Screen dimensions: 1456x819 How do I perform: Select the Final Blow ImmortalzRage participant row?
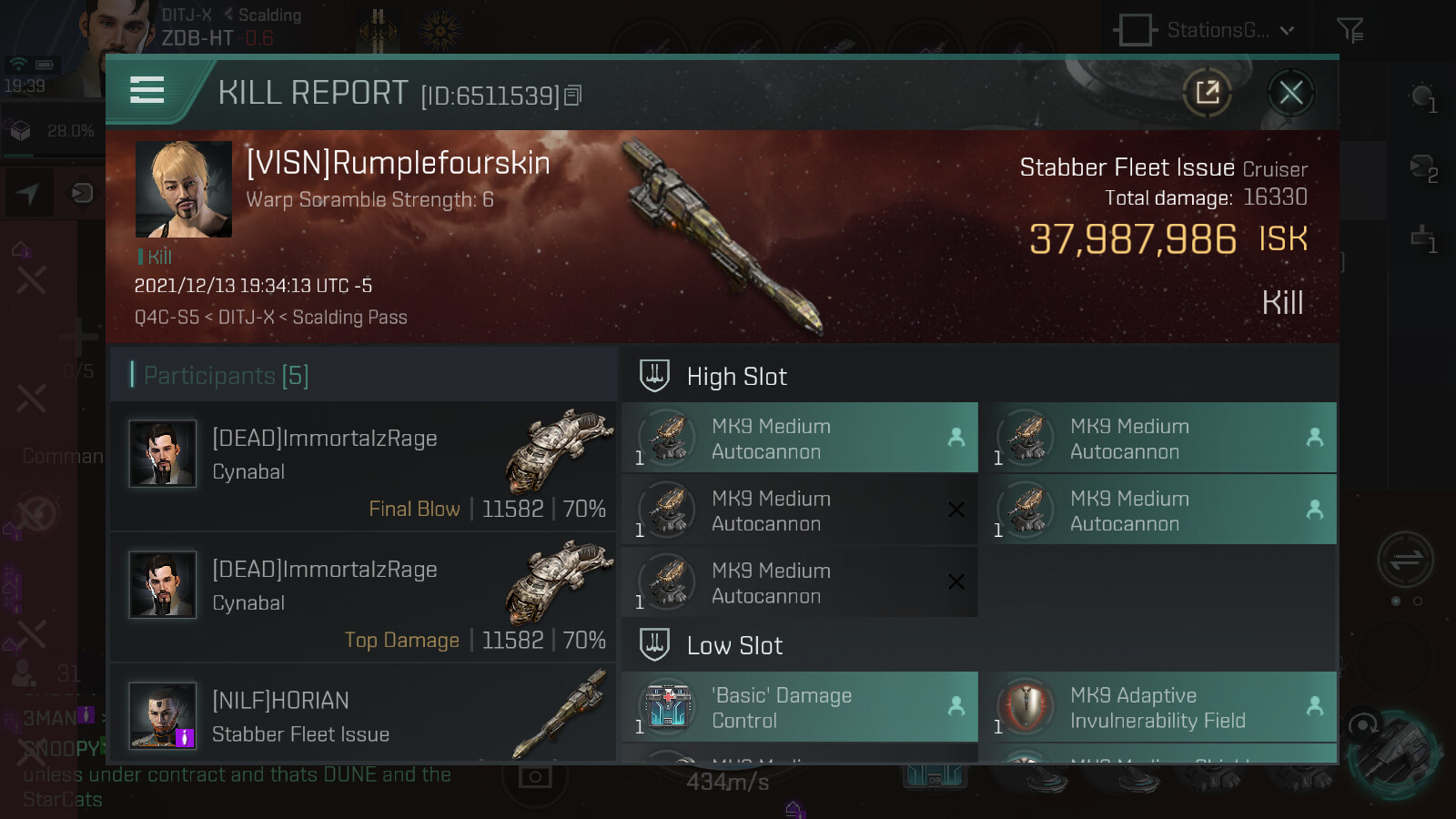[x=364, y=468]
